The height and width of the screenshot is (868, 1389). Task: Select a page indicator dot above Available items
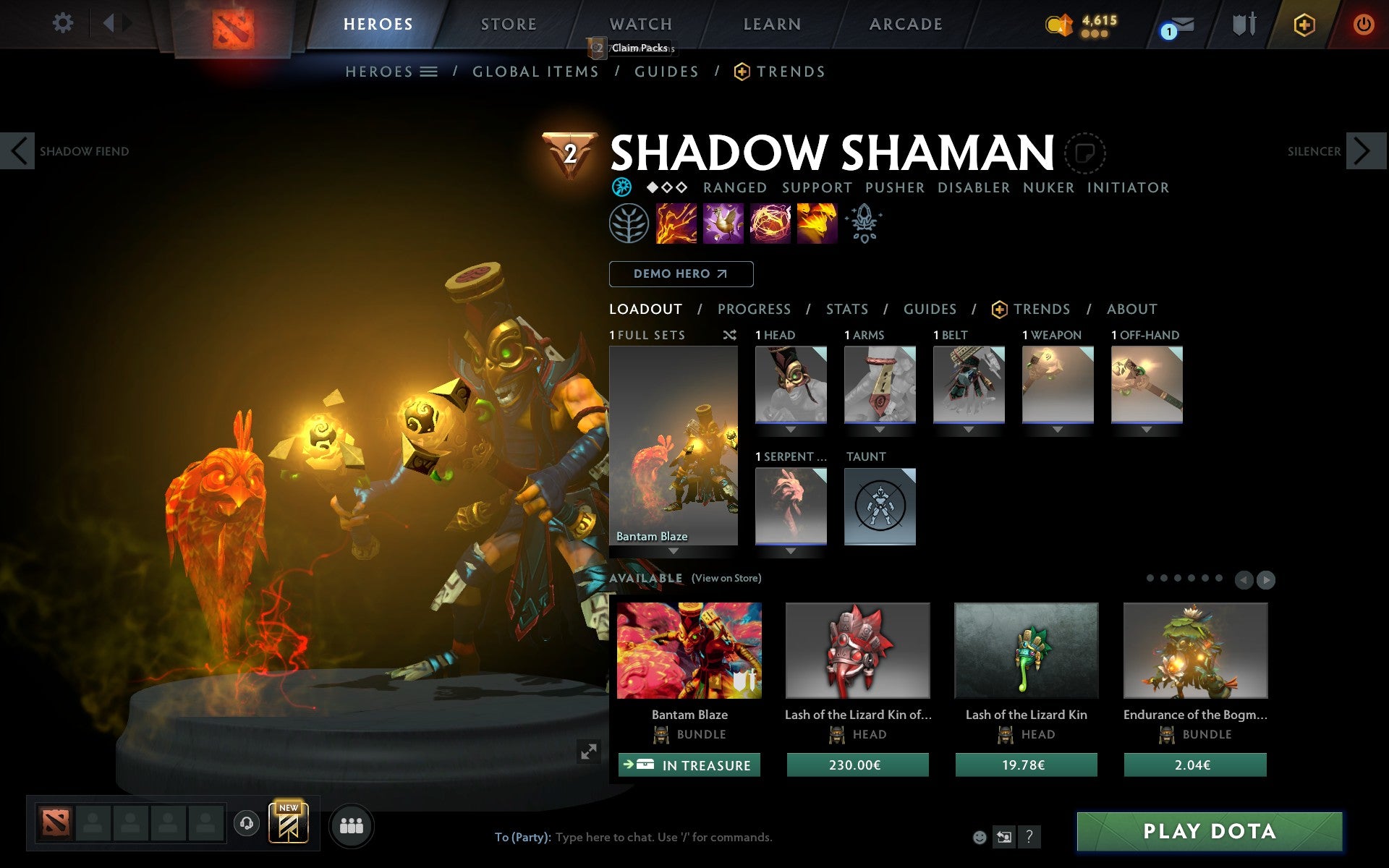[x=1152, y=579]
